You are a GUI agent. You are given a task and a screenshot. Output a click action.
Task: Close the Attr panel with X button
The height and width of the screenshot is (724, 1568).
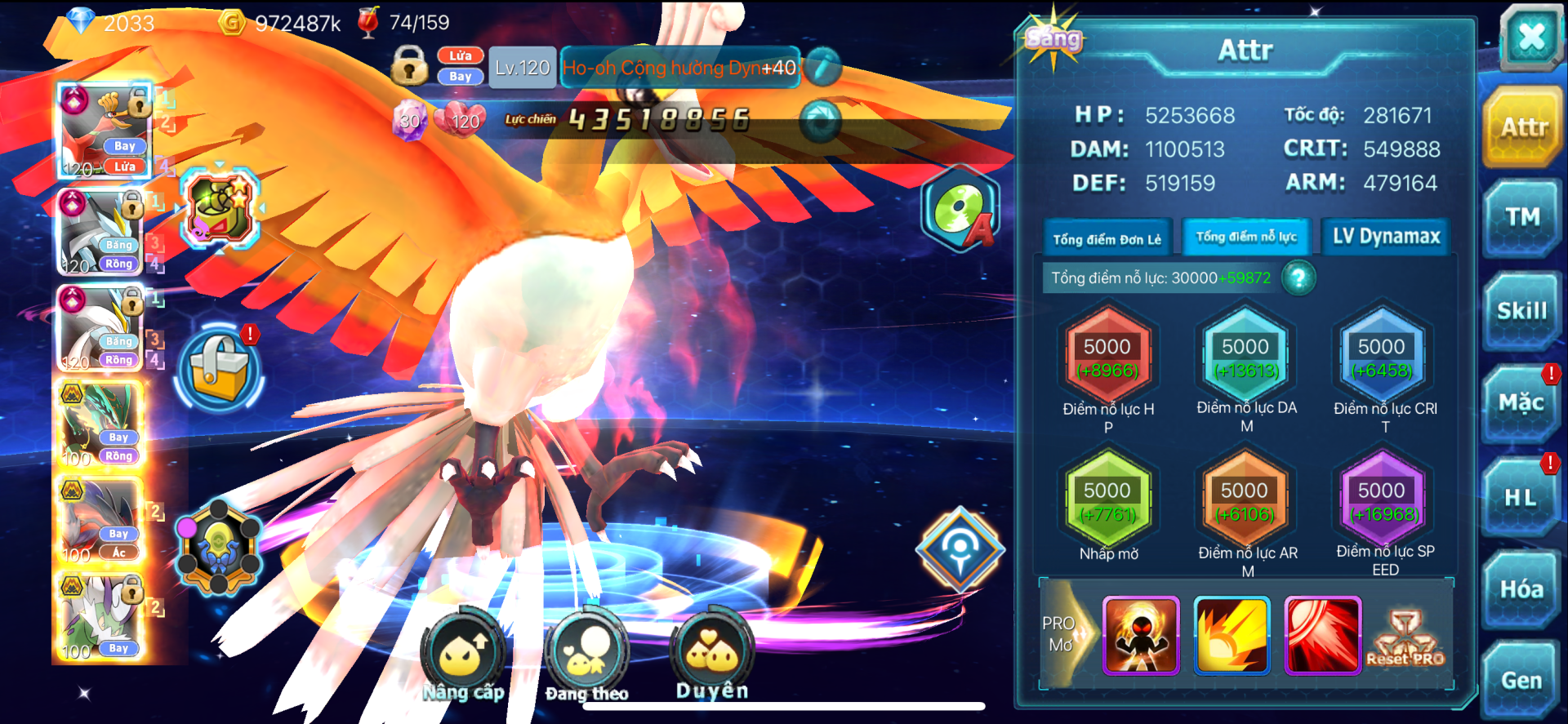[x=1530, y=37]
